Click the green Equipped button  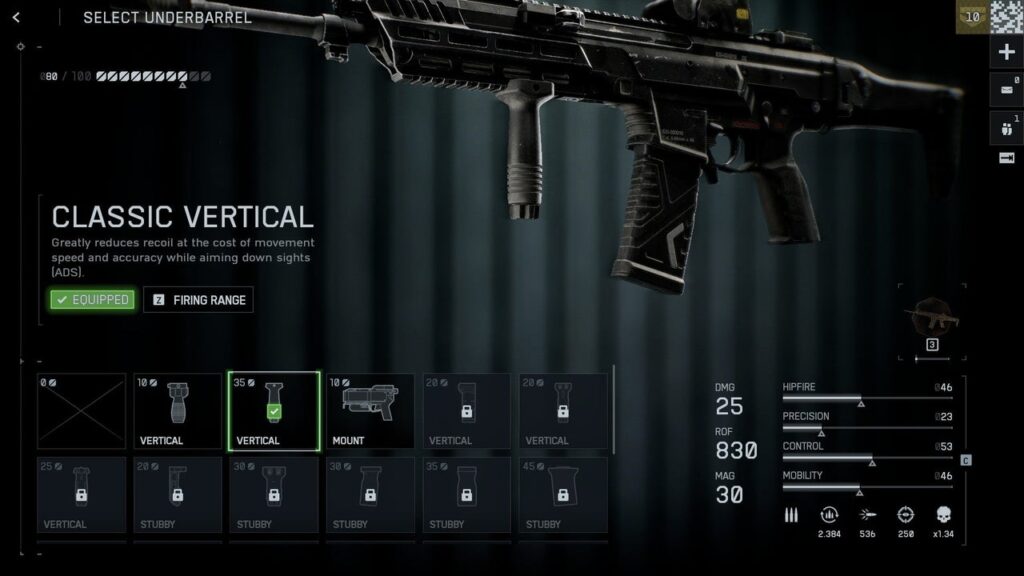click(x=92, y=299)
